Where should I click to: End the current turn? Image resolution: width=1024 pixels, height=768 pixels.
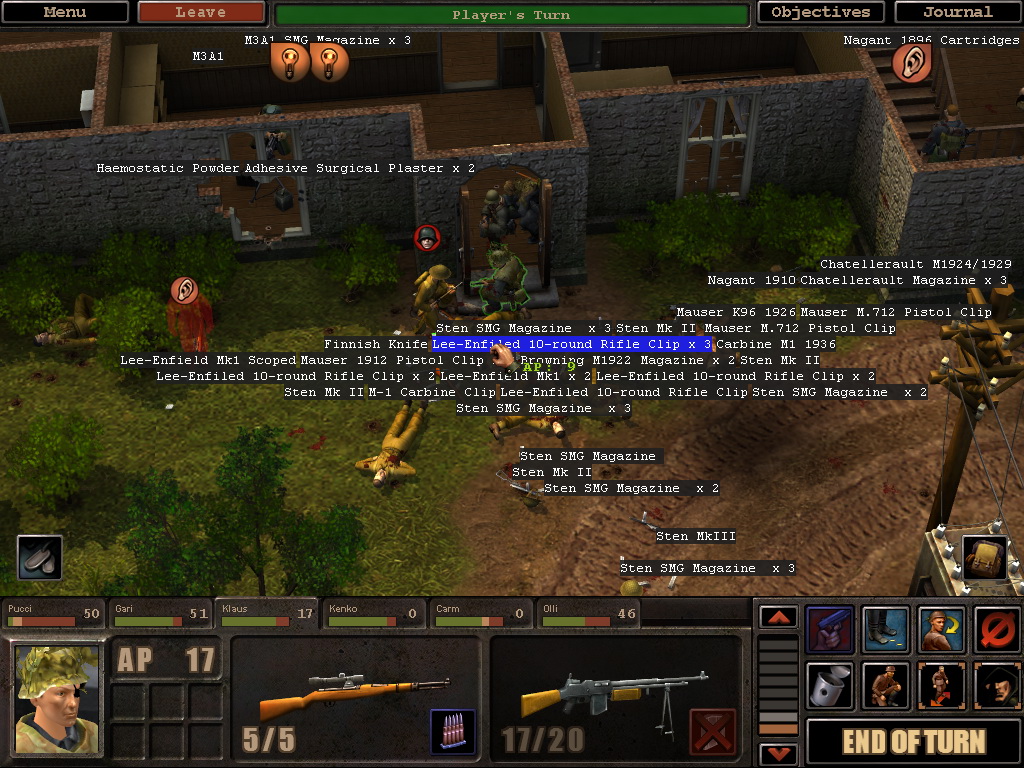[914, 742]
